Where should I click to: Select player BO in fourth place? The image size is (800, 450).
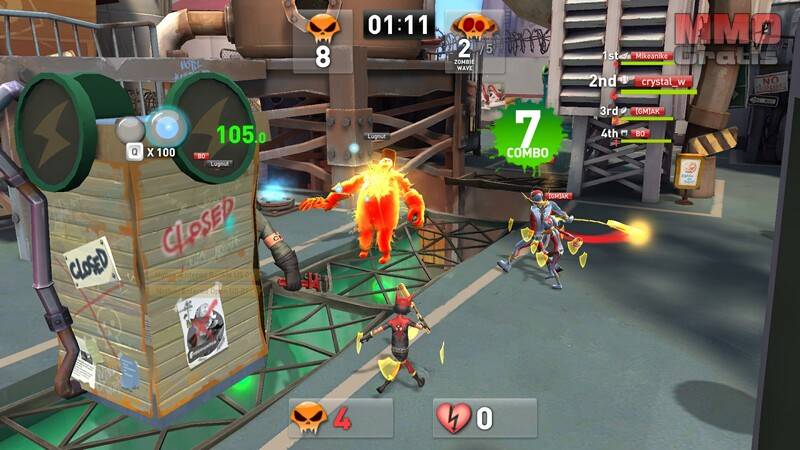[640, 132]
